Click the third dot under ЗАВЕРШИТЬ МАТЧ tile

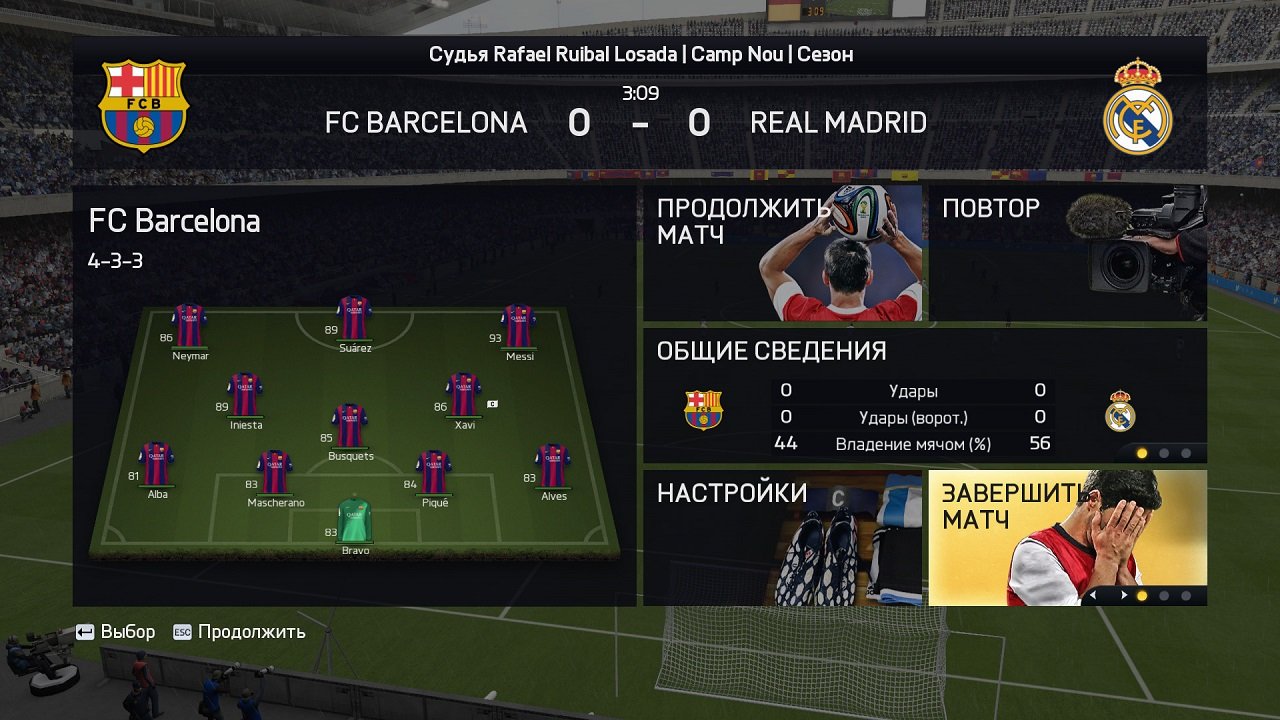(1186, 596)
